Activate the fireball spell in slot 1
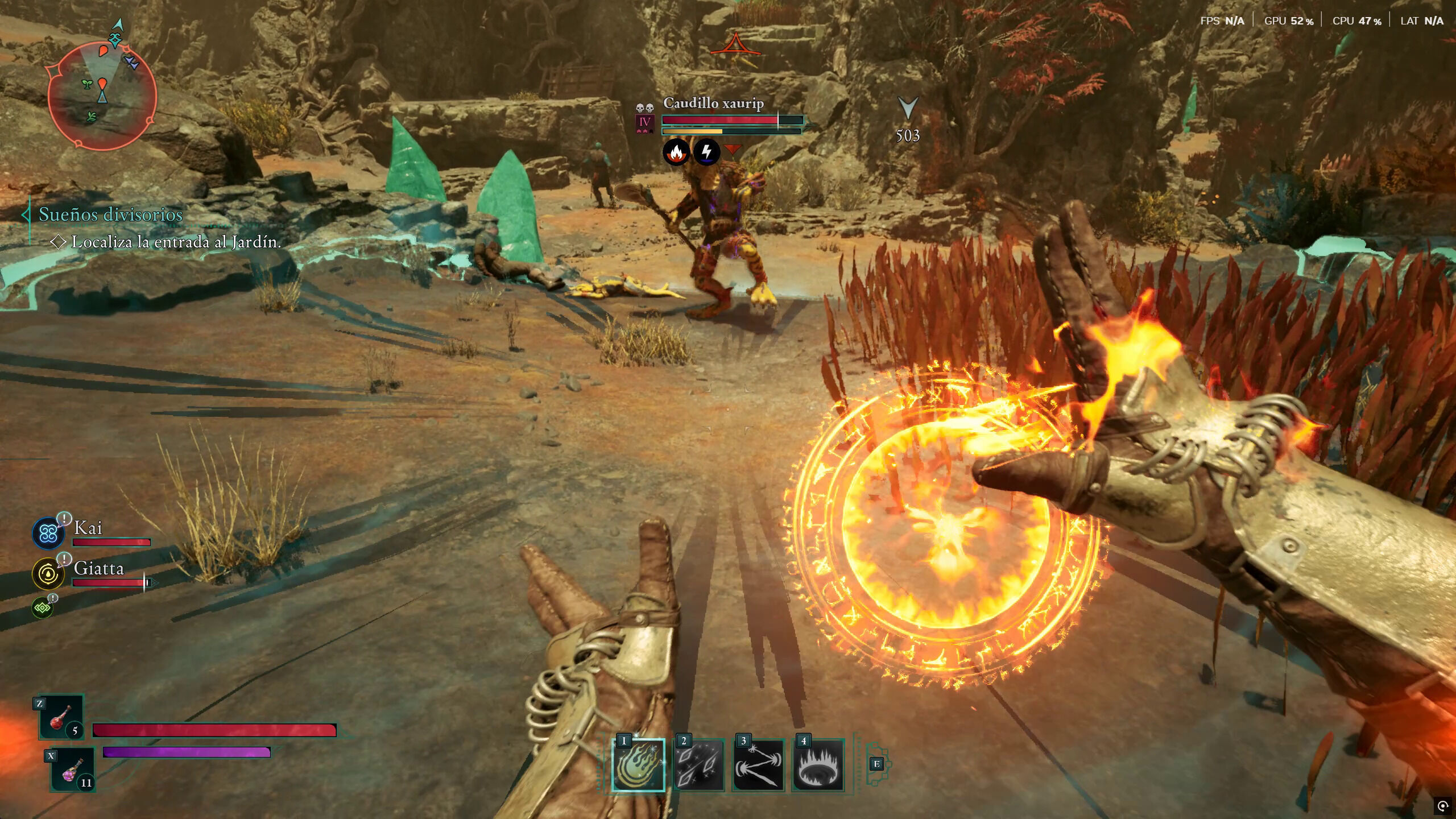This screenshot has height=819, width=1456. 638,765
